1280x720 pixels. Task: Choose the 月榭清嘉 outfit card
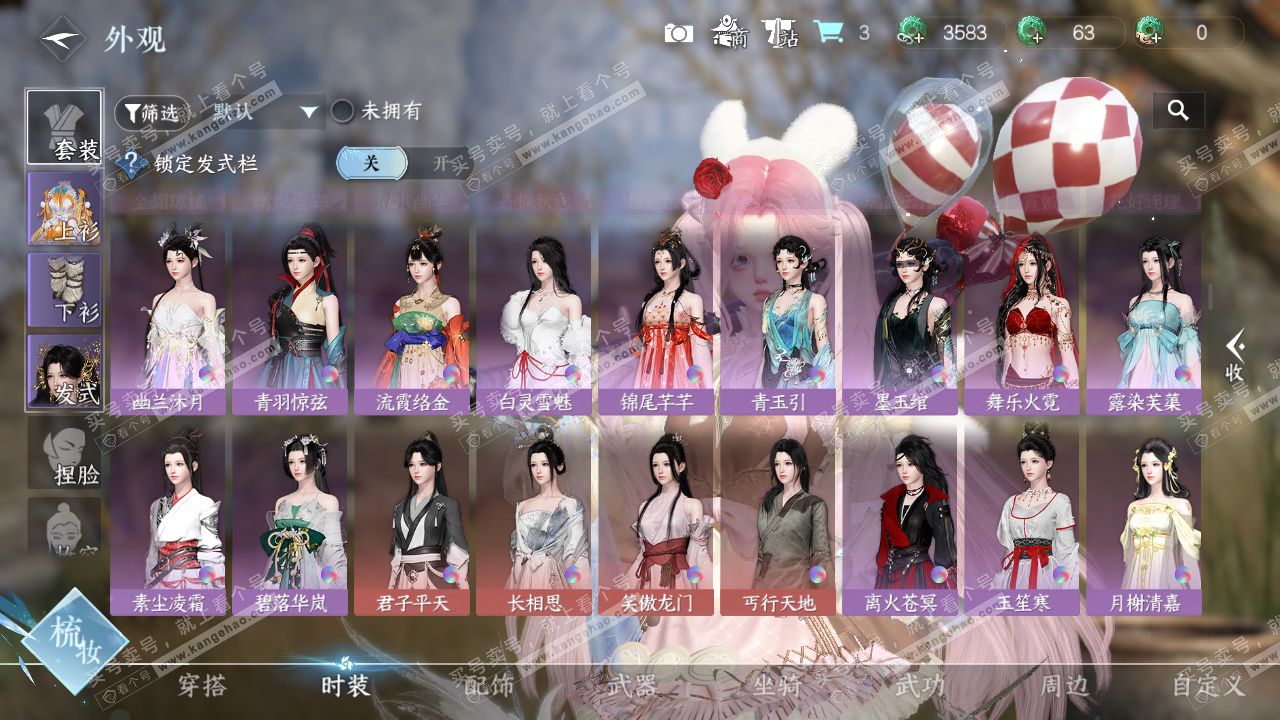[x=1144, y=520]
